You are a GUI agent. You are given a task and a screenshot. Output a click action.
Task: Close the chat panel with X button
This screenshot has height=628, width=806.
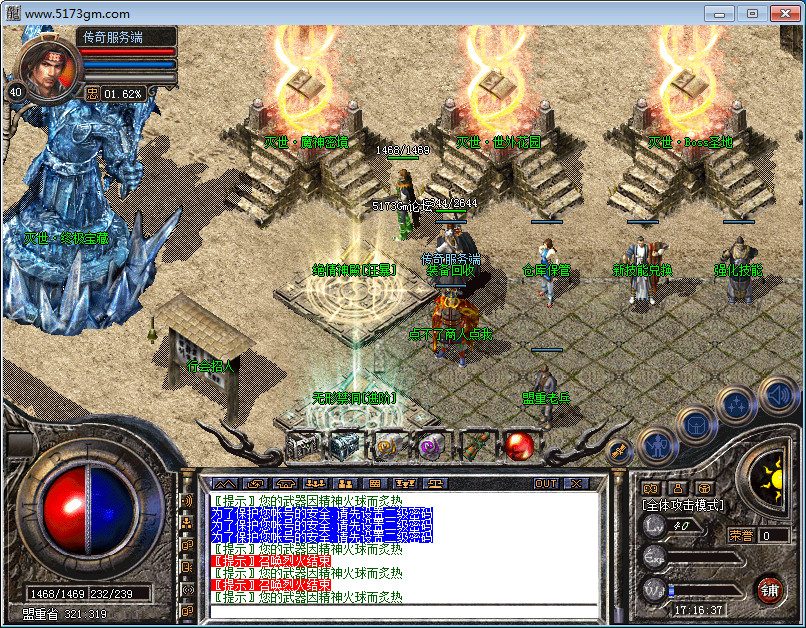point(575,483)
